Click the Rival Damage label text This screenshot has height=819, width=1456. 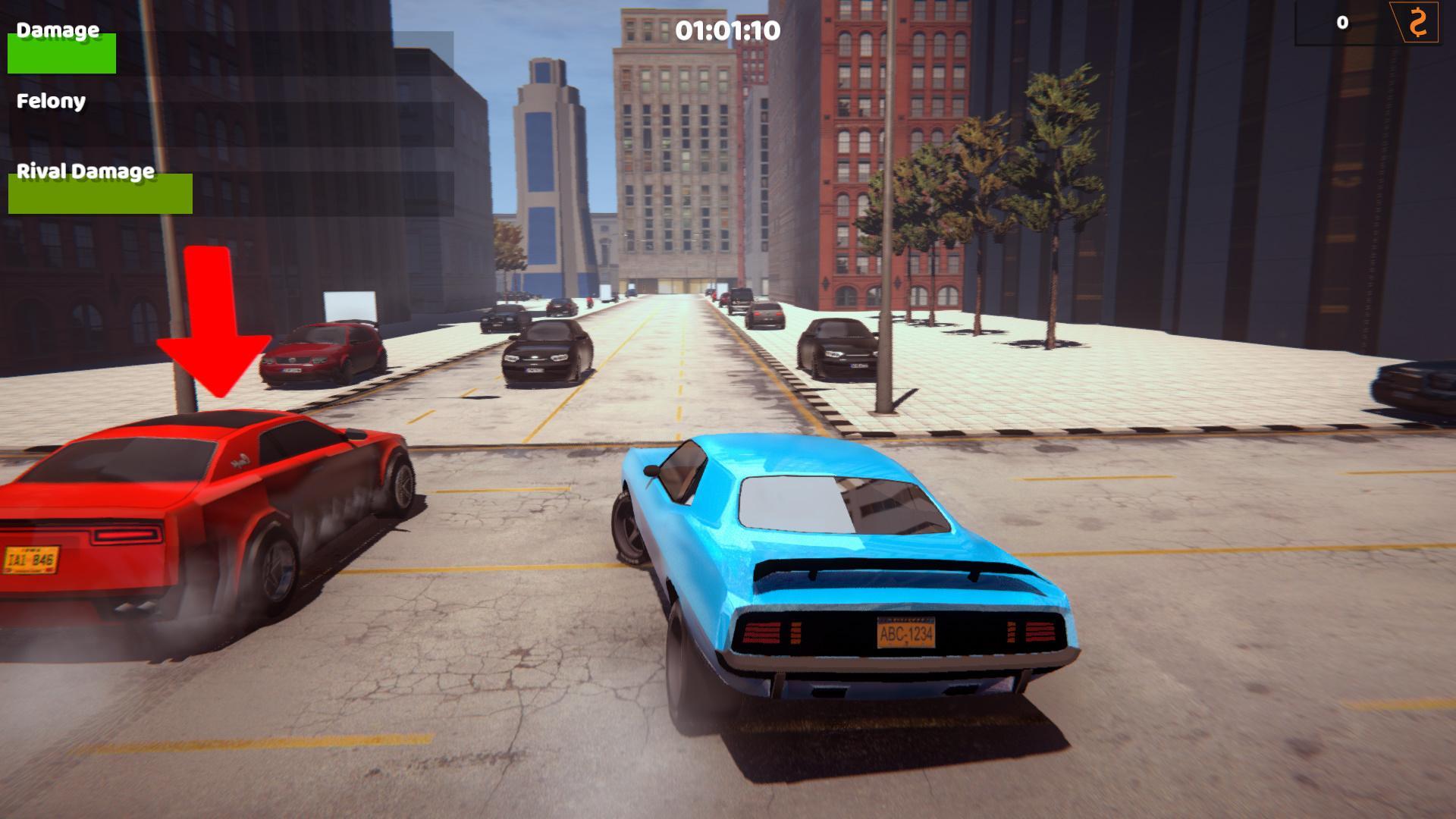tap(86, 172)
